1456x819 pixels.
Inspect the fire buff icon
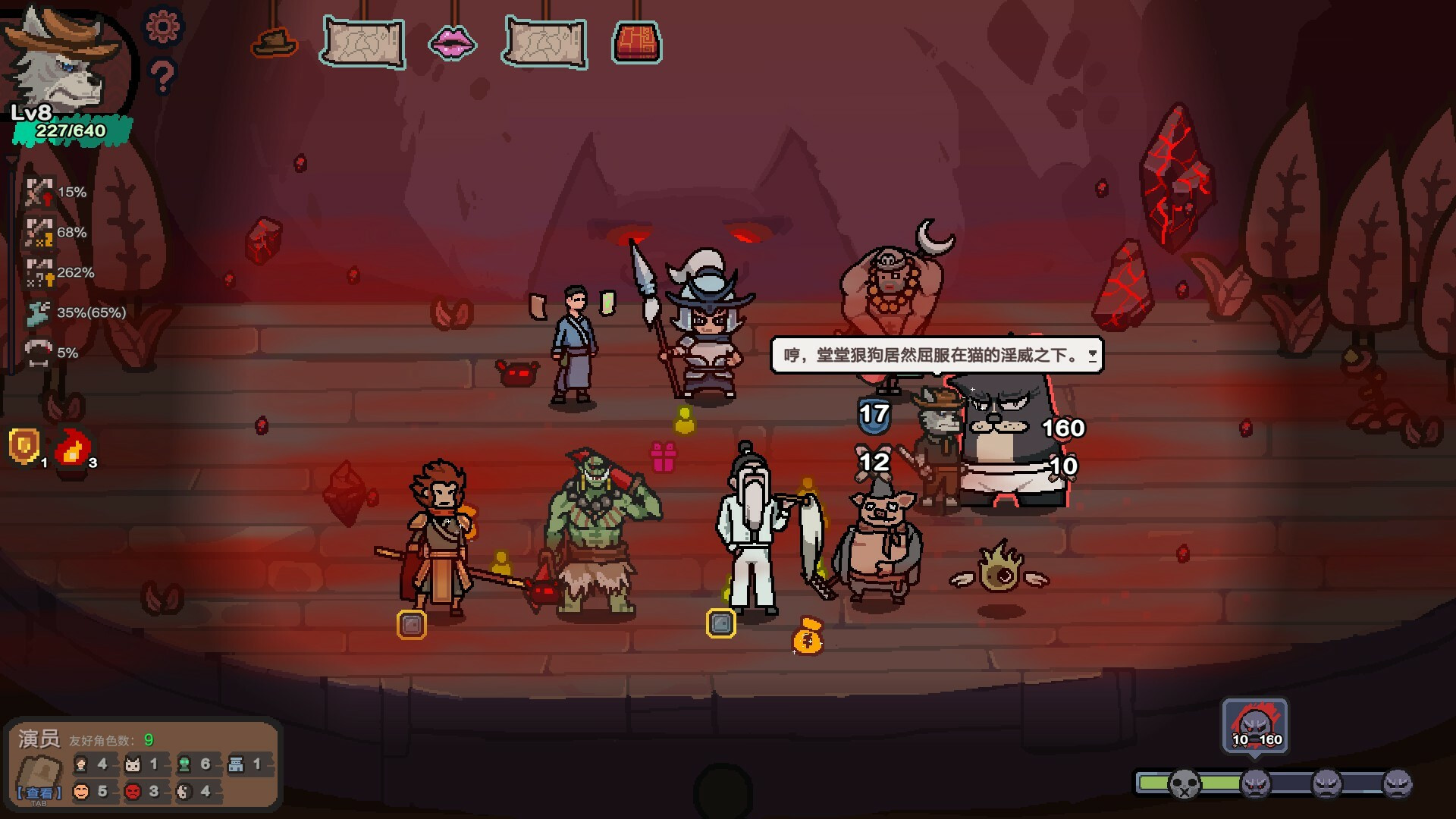[x=73, y=447]
